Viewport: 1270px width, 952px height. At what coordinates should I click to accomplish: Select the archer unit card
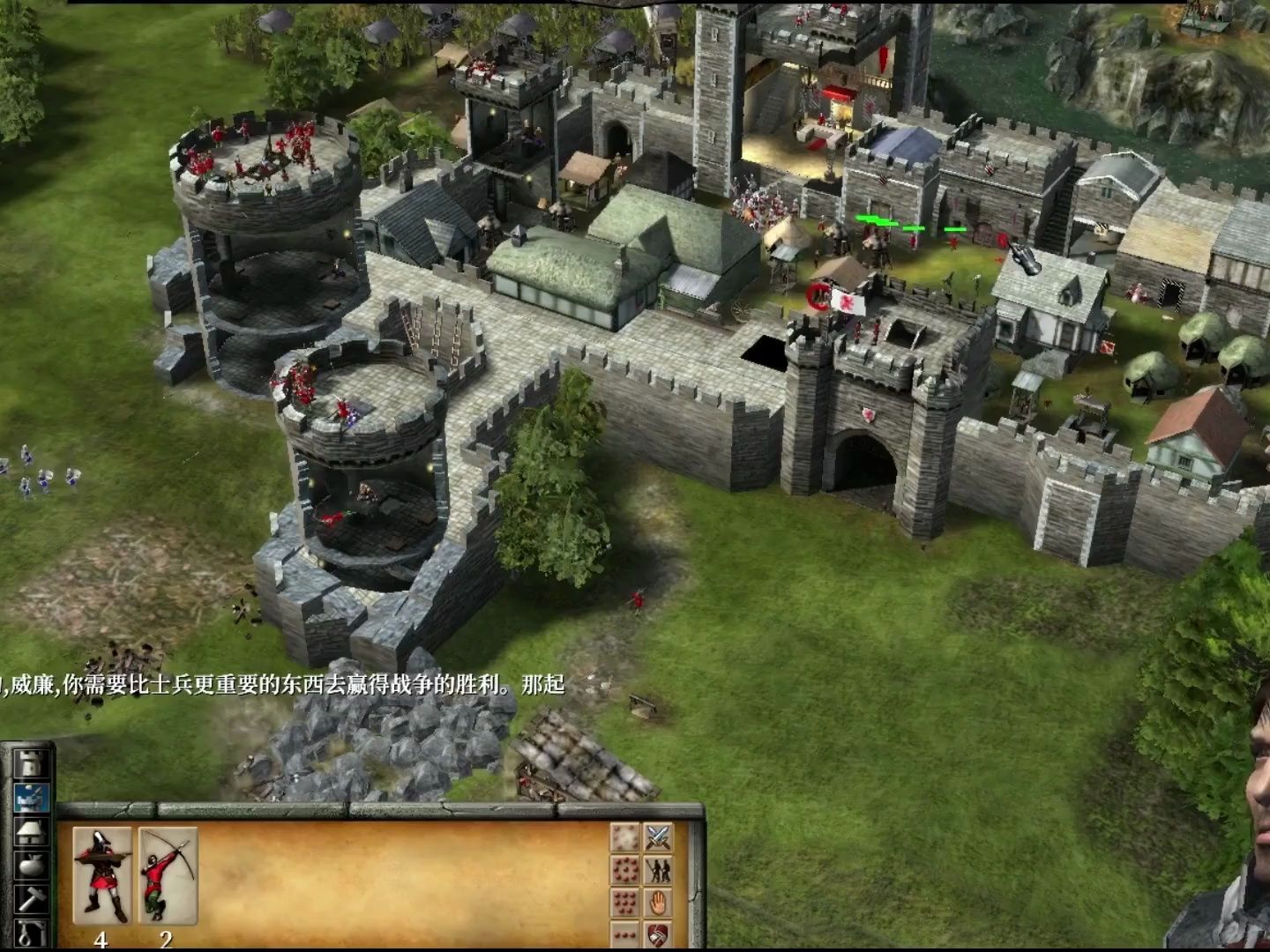167,875
